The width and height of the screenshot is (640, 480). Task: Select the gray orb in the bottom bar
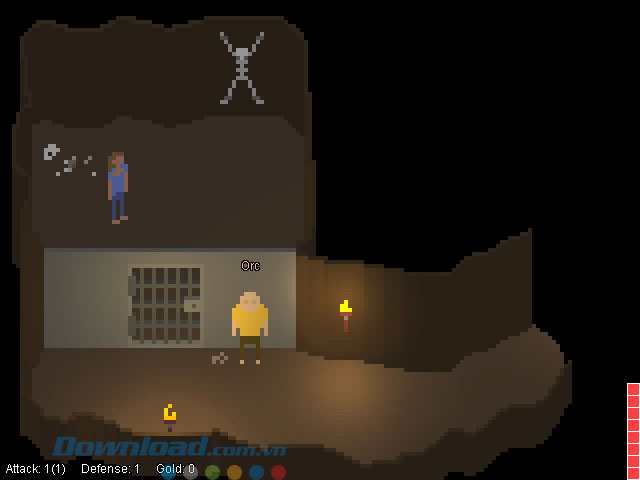pyautogui.click(x=190, y=472)
